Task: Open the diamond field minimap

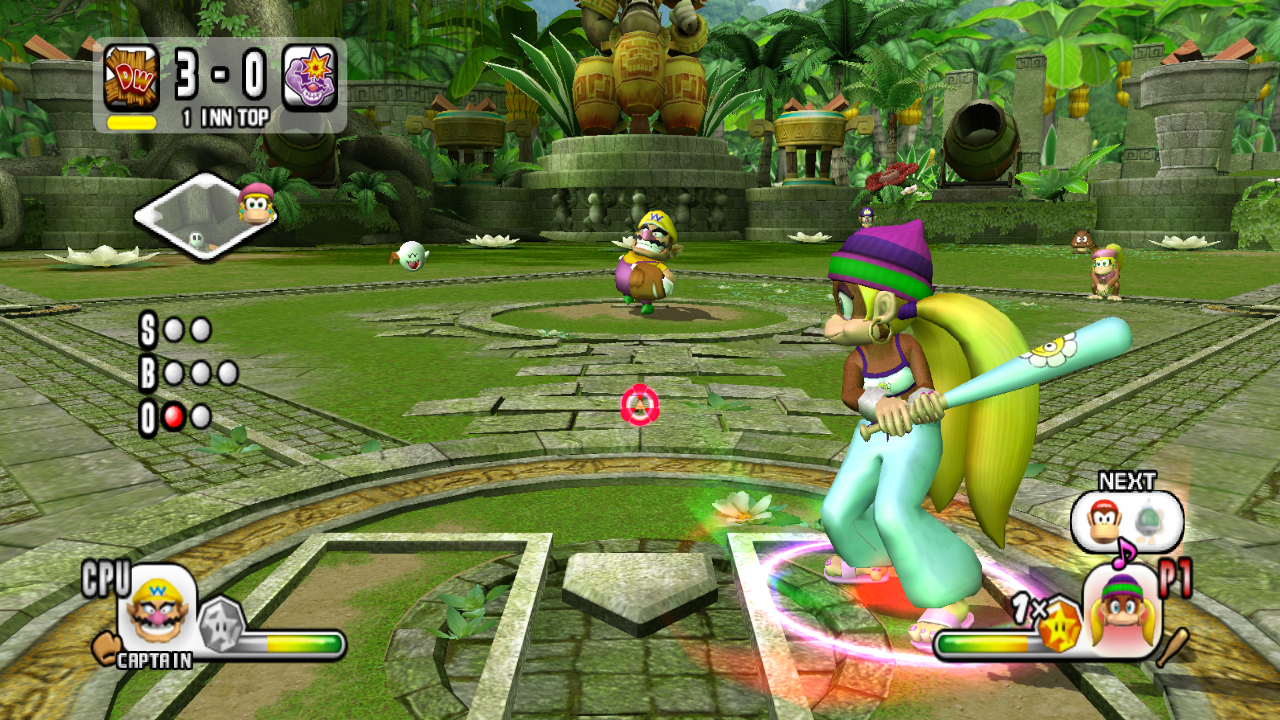Action: point(204,217)
